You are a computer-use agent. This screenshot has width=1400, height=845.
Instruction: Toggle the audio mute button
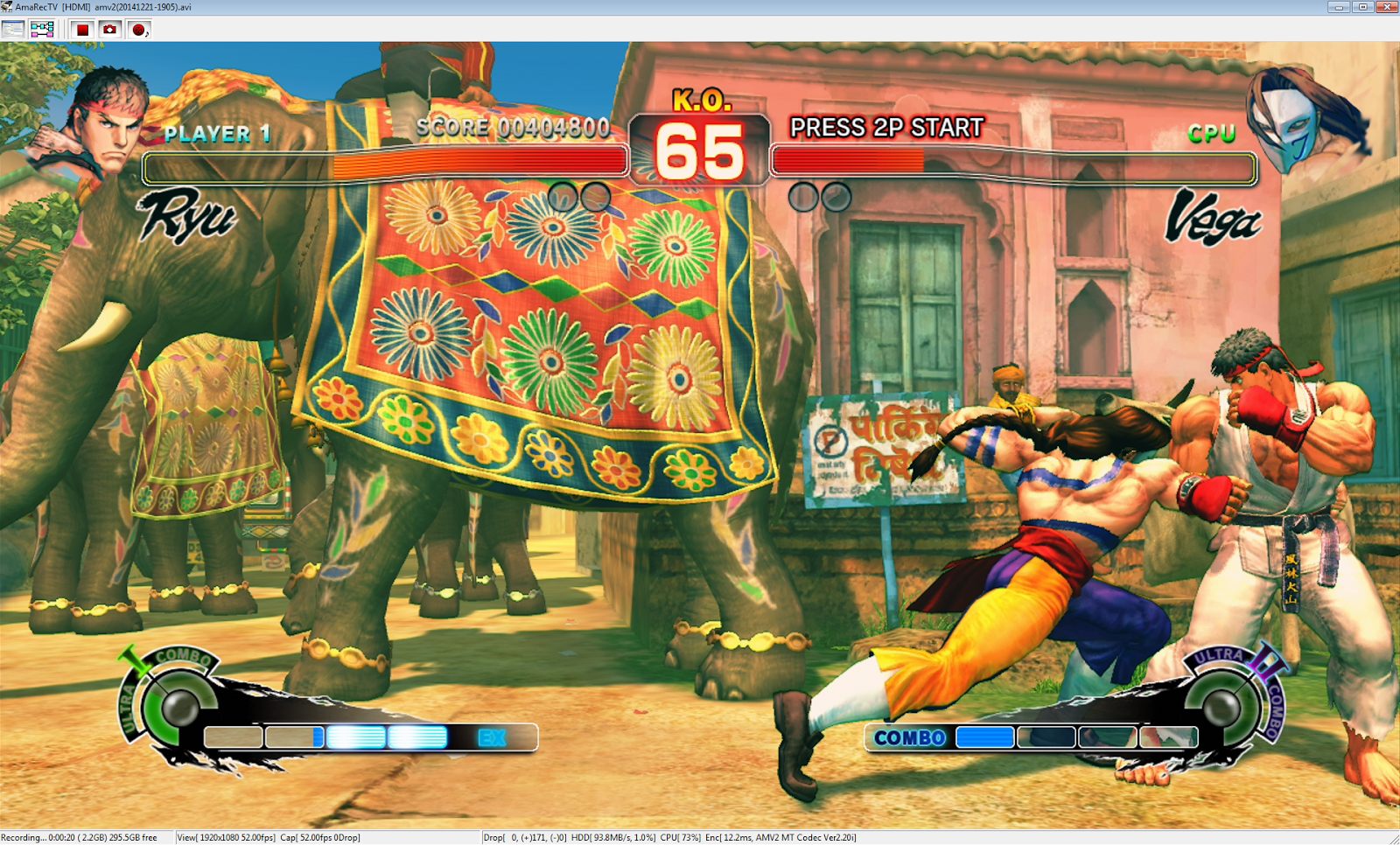click(138, 28)
